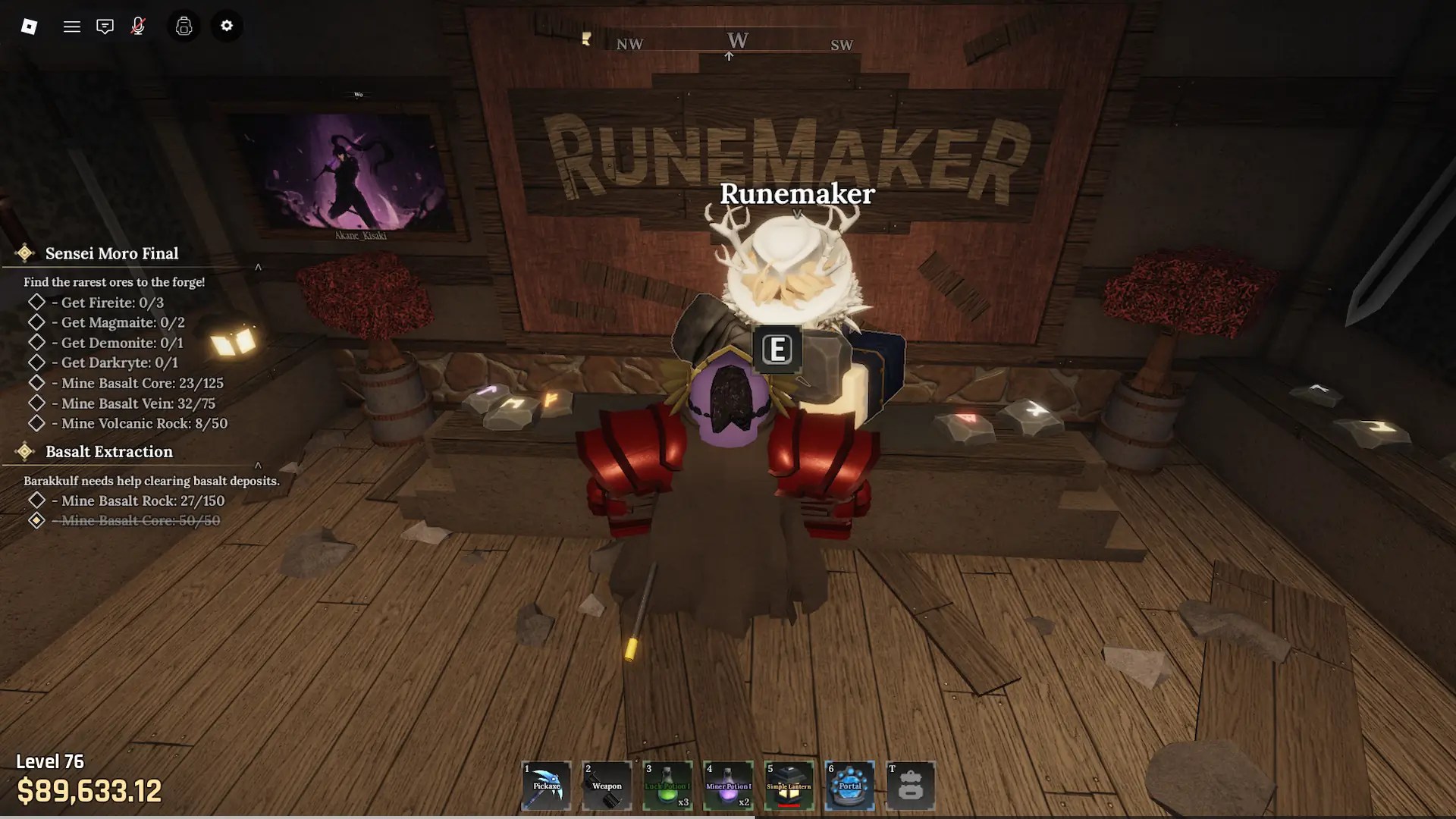Mark the Get Fireite objective diamond

[37, 302]
